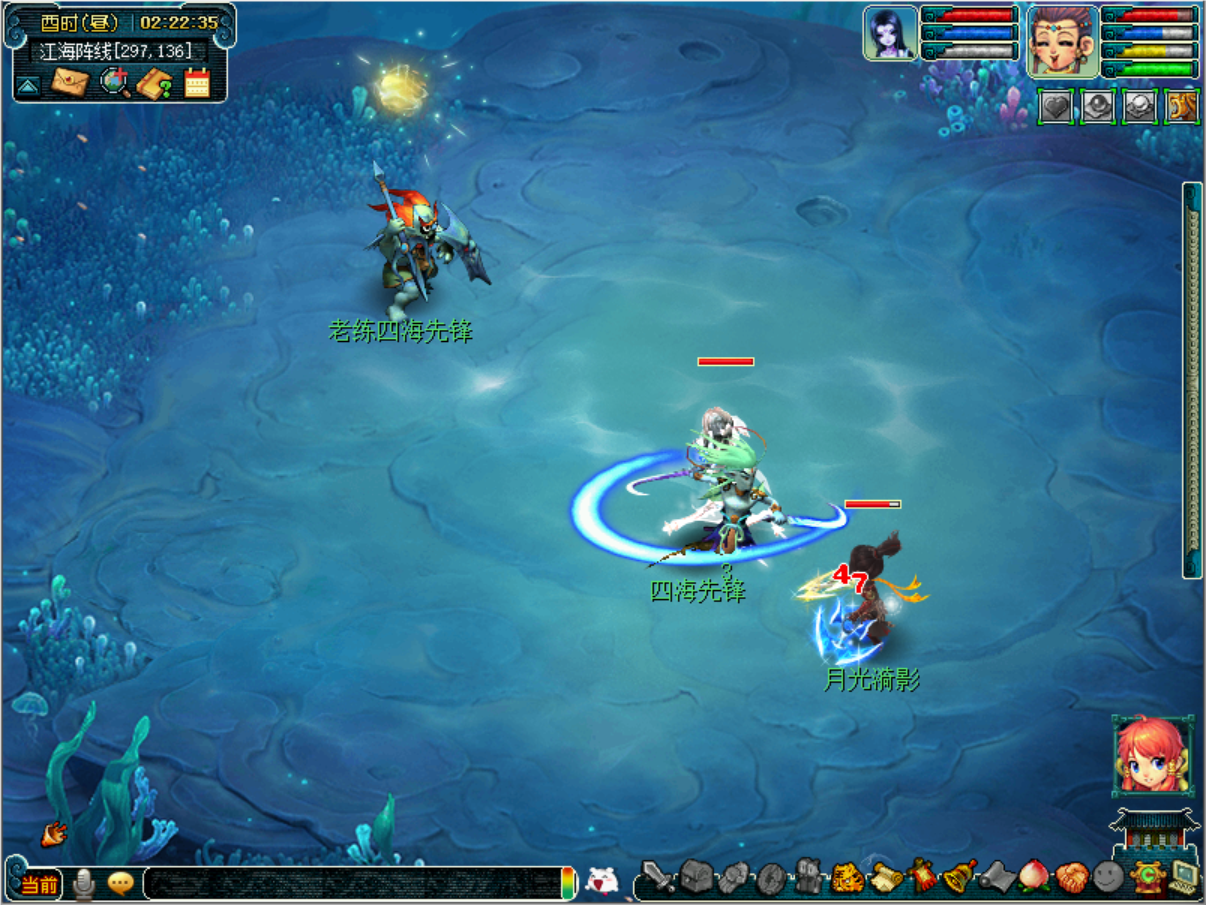
Task: Open the quest scroll icon
Action: pyautogui.click(x=886, y=878)
